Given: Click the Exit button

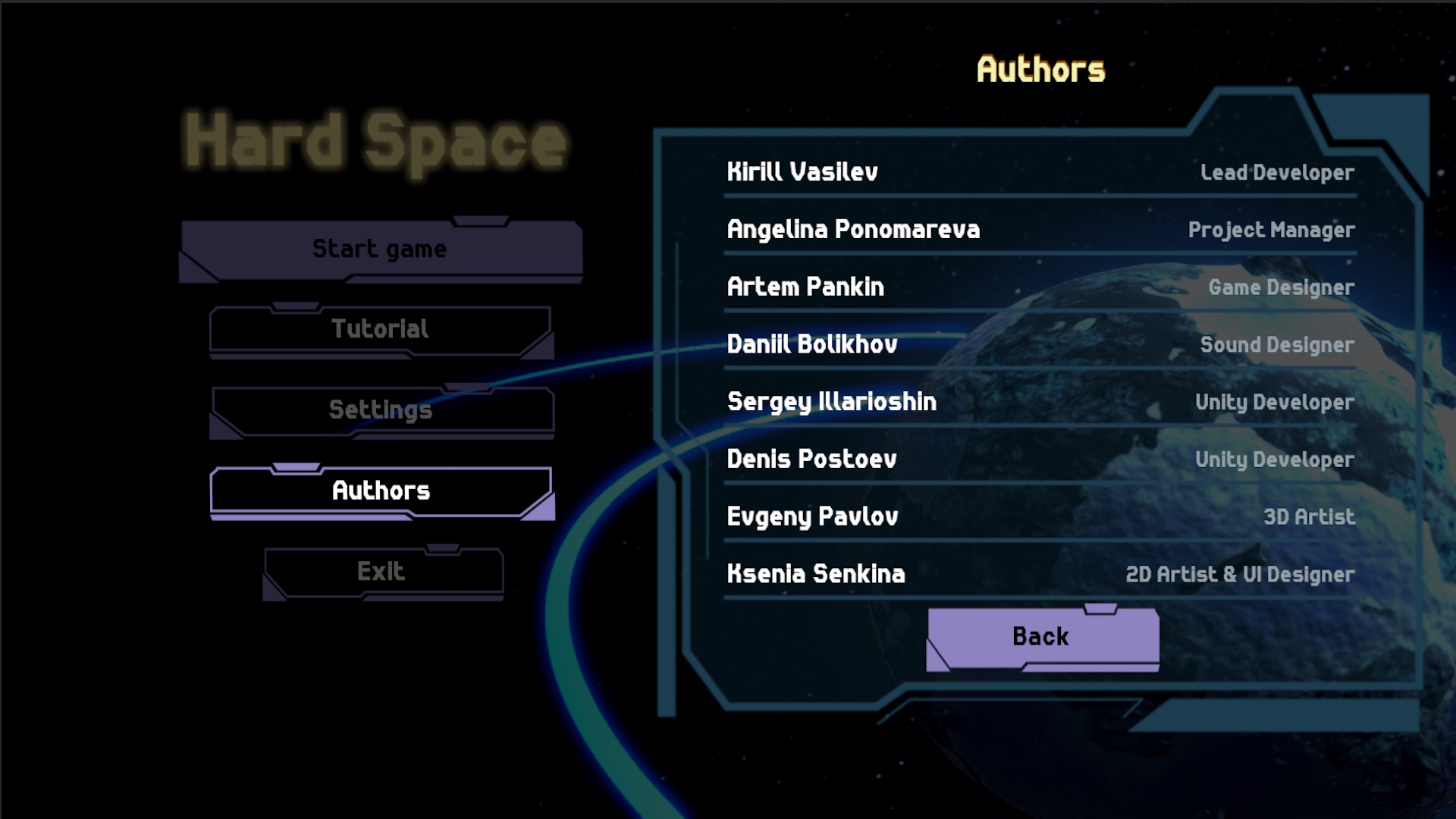Looking at the screenshot, I should pyautogui.click(x=382, y=570).
